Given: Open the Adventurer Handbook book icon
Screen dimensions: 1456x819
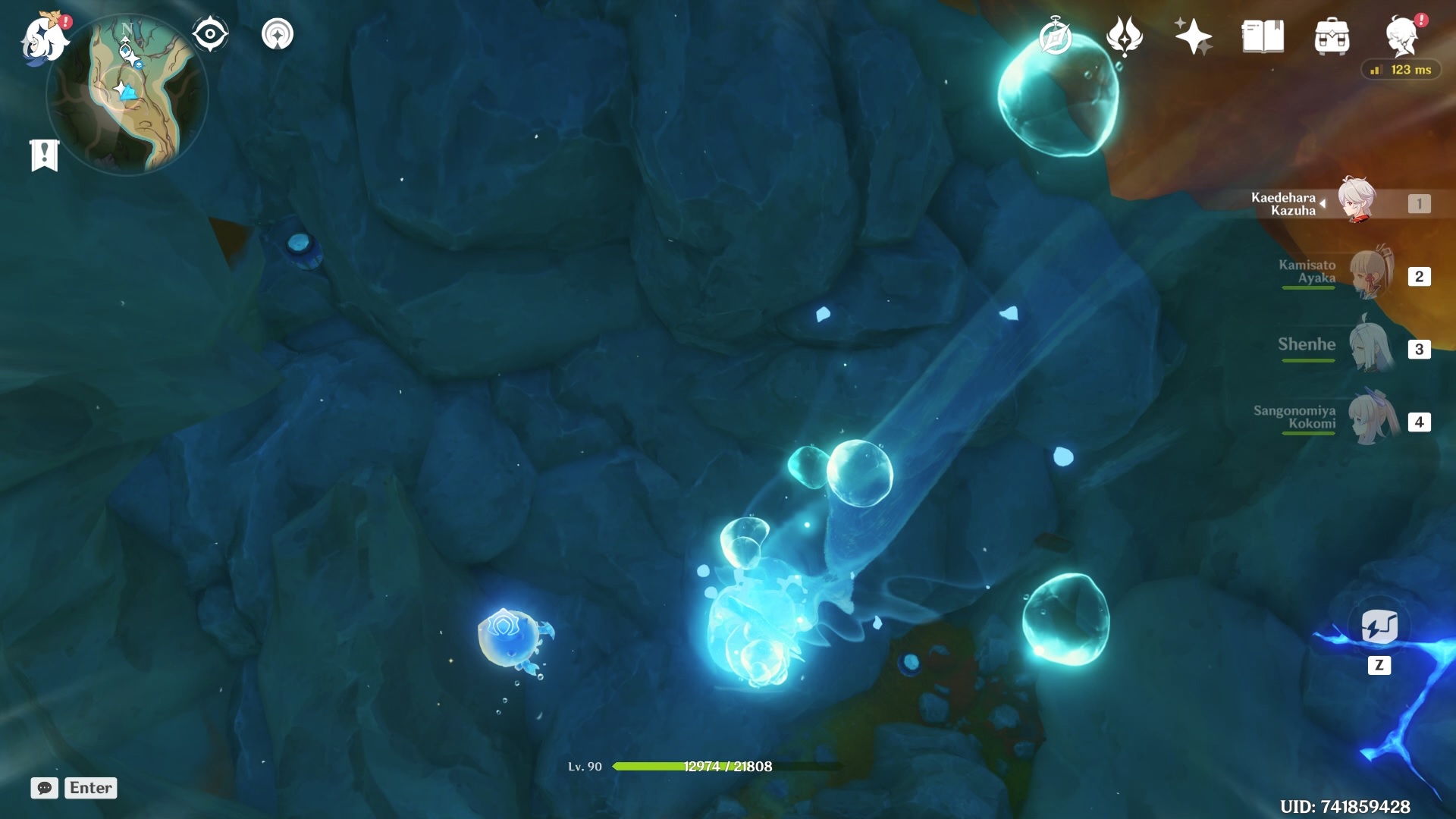Looking at the screenshot, I should [x=1263, y=36].
